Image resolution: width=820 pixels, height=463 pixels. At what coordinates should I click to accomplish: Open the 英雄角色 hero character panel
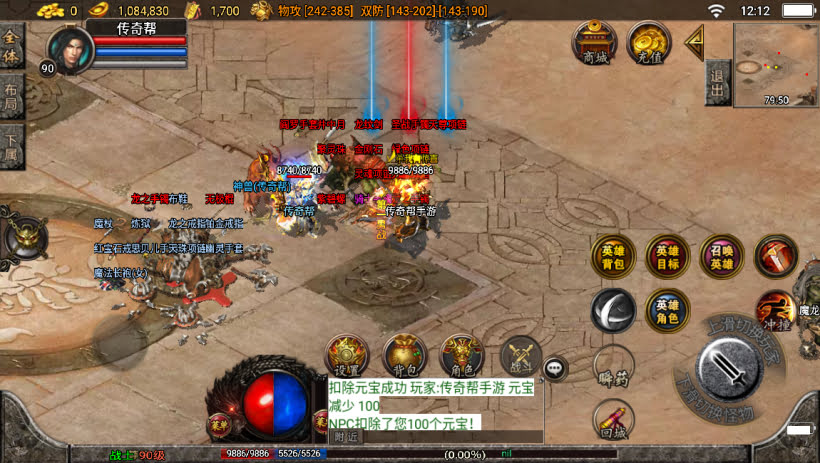(x=666, y=310)
